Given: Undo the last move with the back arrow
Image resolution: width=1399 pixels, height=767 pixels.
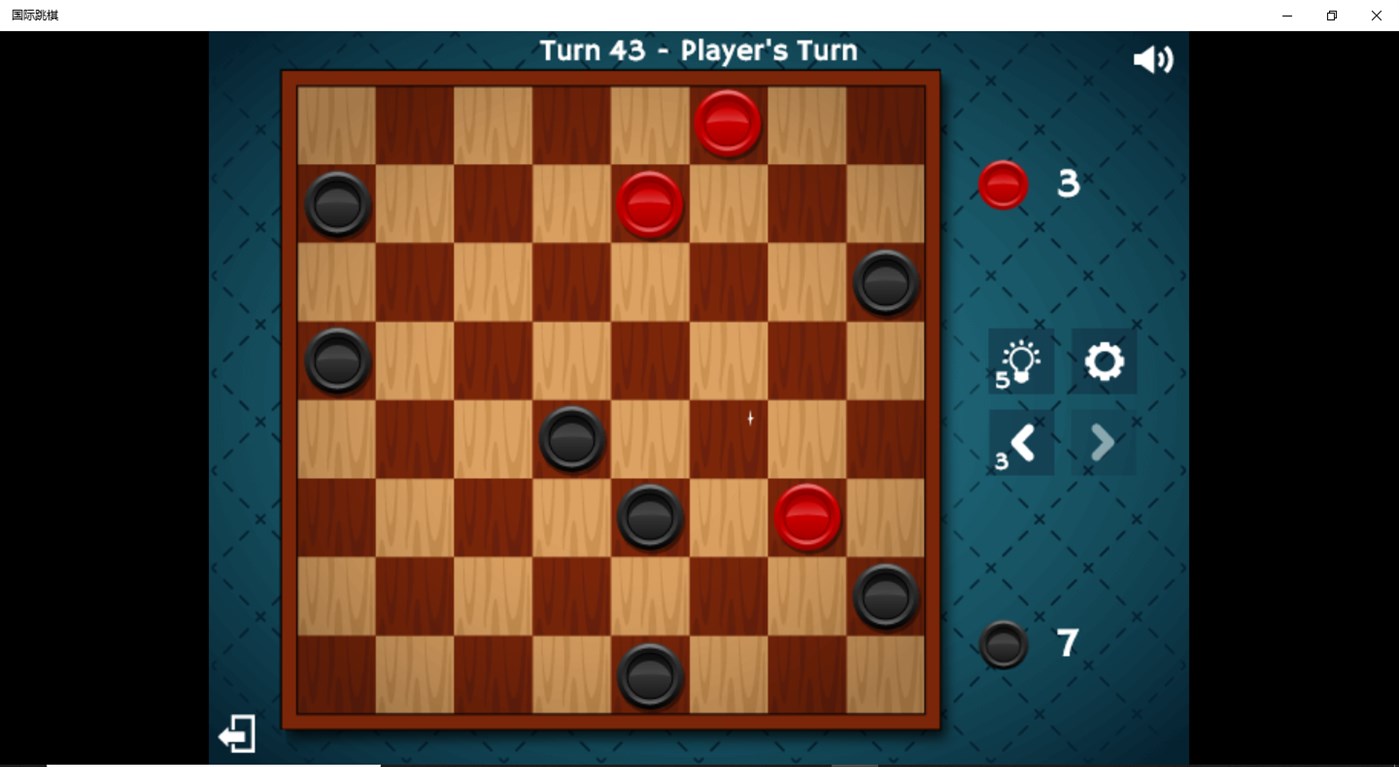Looking at the screenshot, I should [x=1021, y=442].
